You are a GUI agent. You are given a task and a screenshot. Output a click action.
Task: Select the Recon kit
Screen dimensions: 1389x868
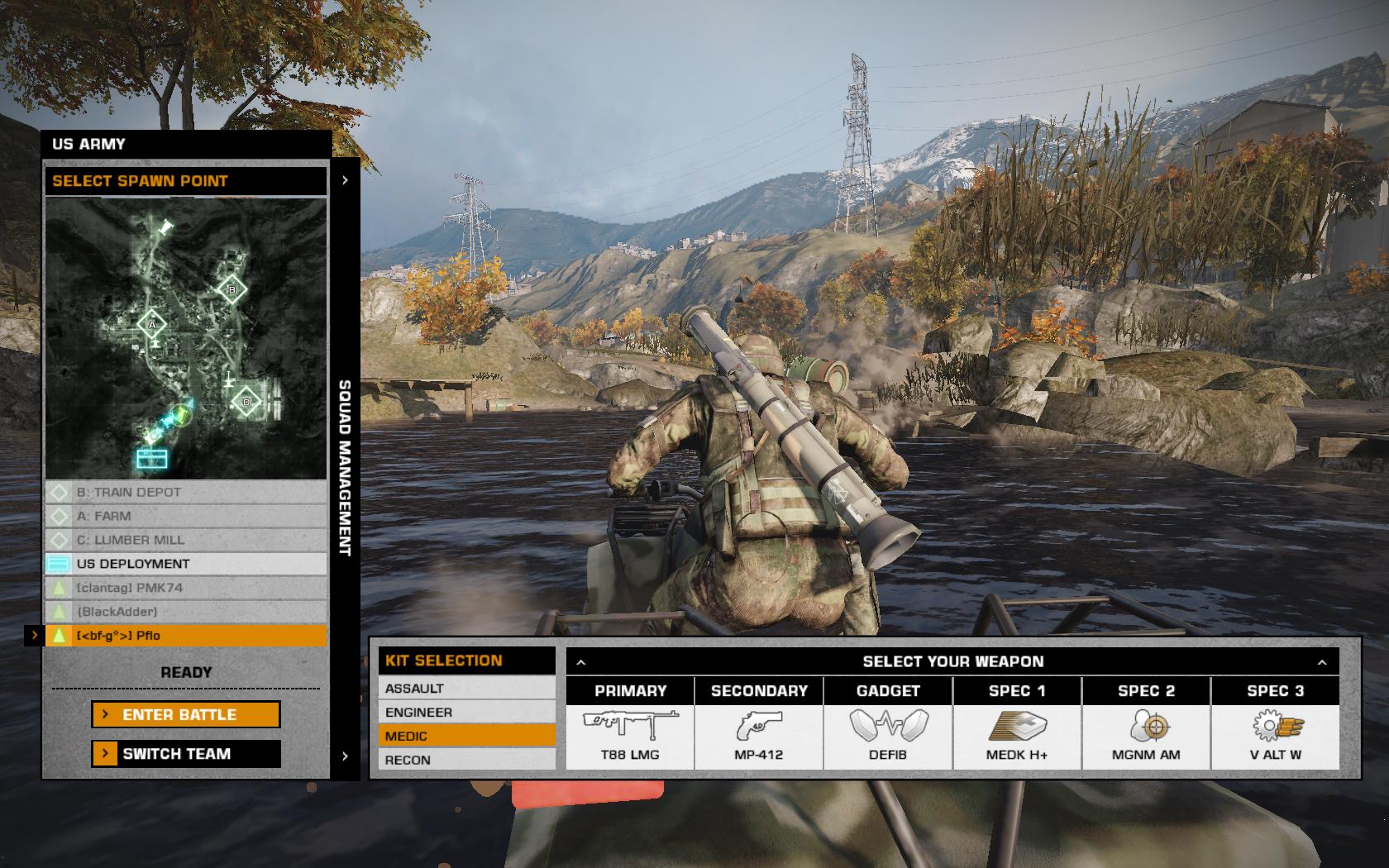[466, 760]
